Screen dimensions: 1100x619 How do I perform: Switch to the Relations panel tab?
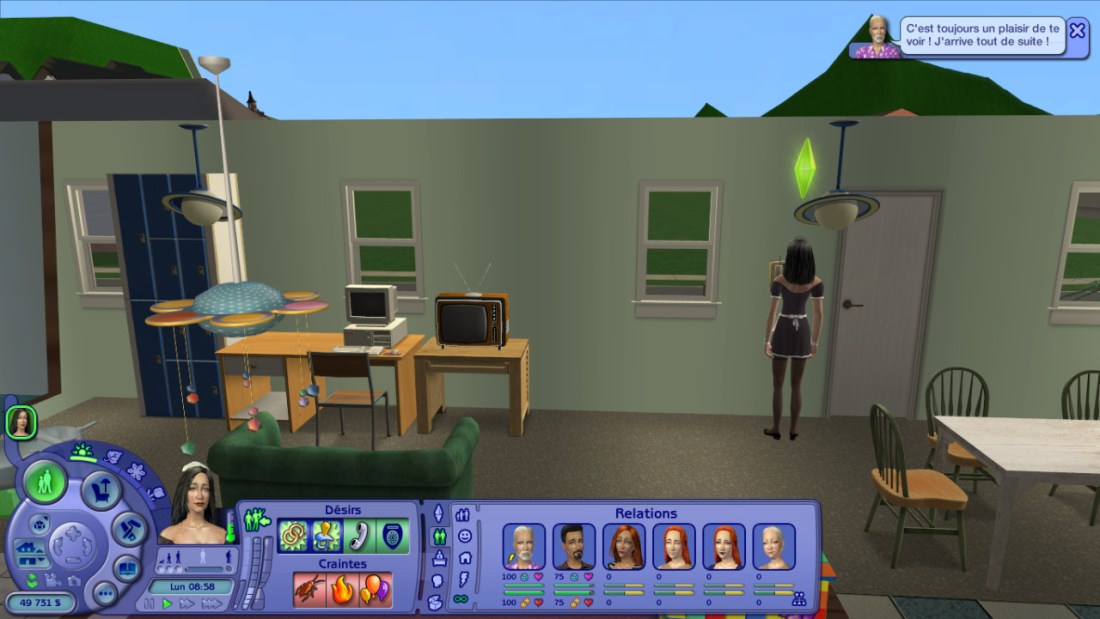[x=439, y=537]
